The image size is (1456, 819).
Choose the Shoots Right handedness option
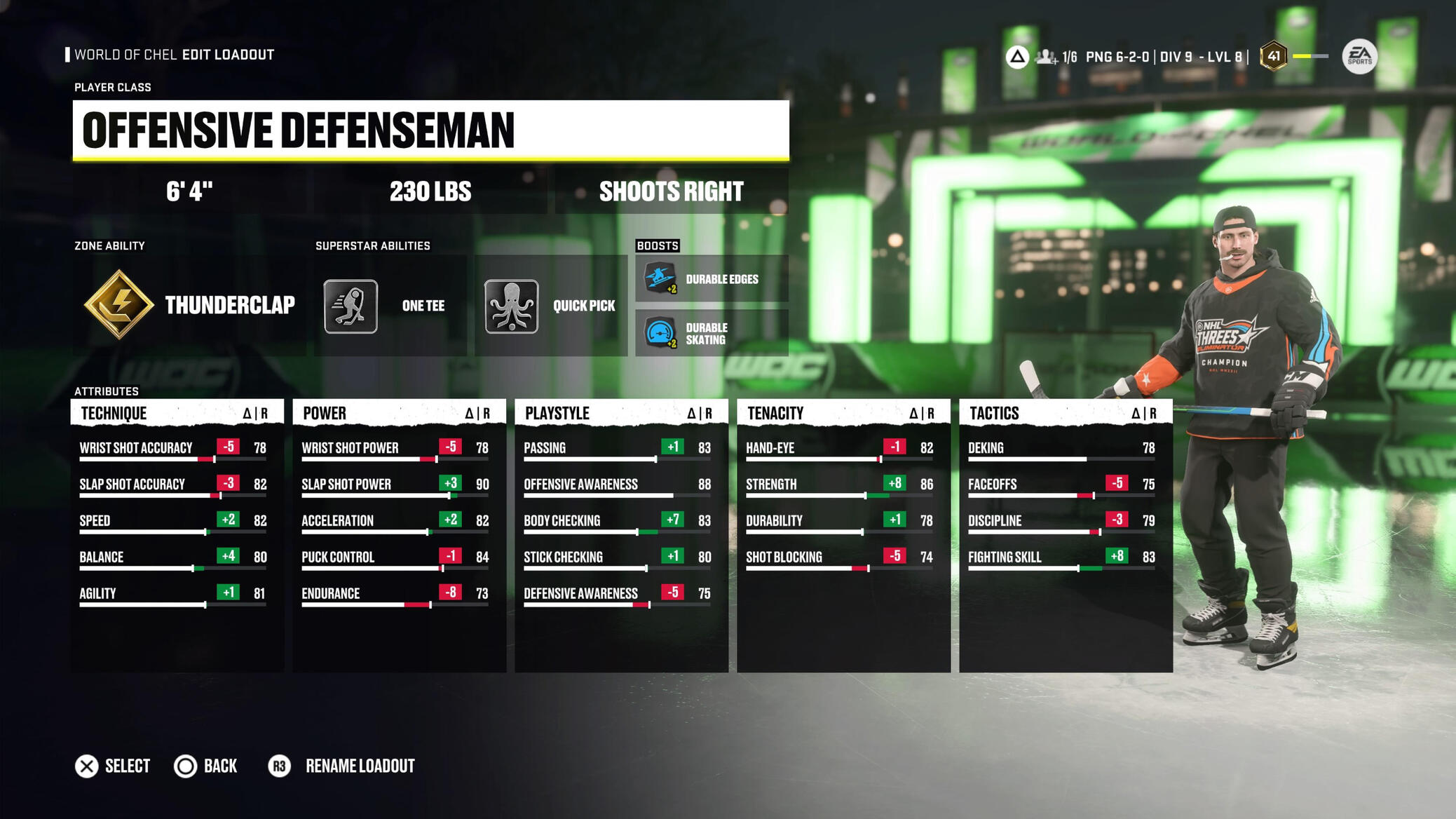coord(671,191)
